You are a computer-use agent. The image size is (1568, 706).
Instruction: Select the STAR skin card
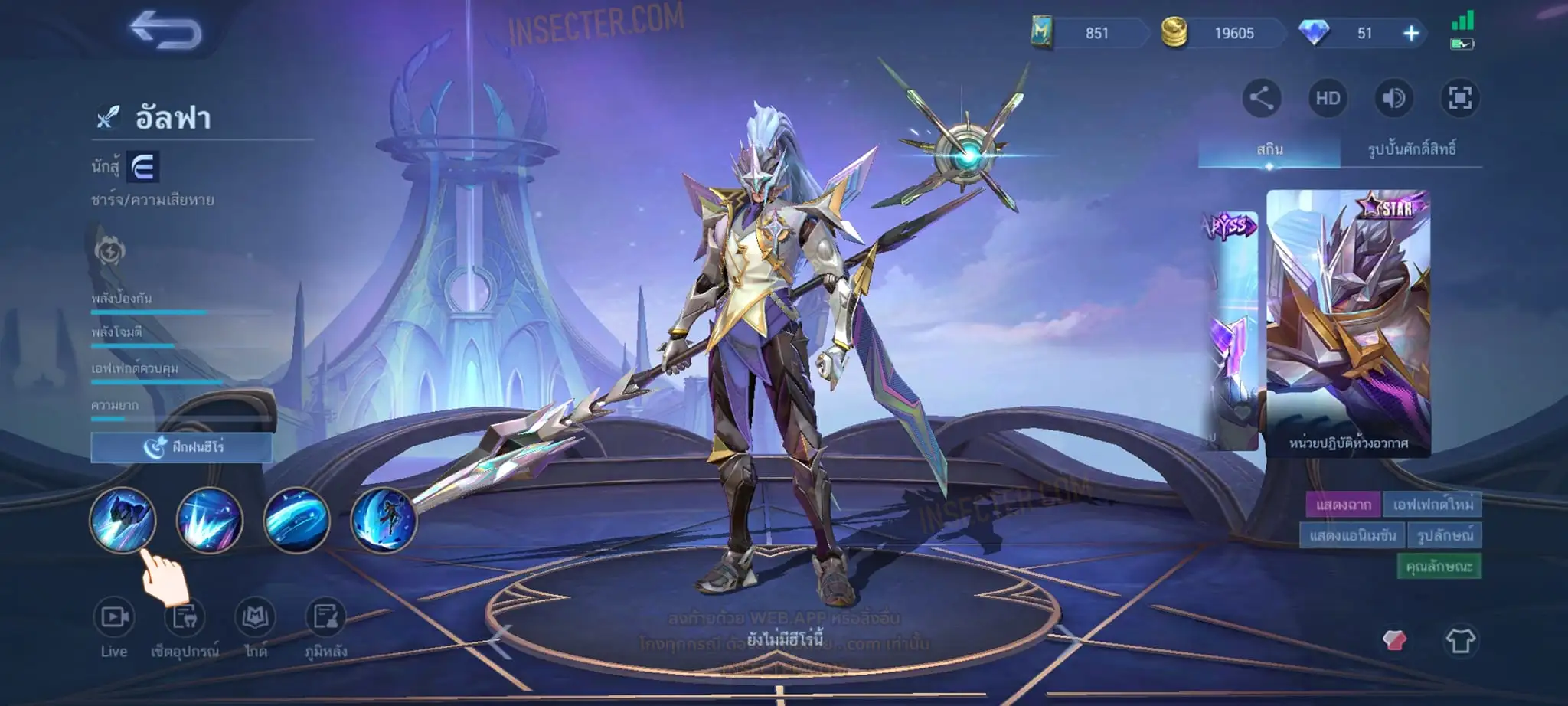(x=1347, y=322)
